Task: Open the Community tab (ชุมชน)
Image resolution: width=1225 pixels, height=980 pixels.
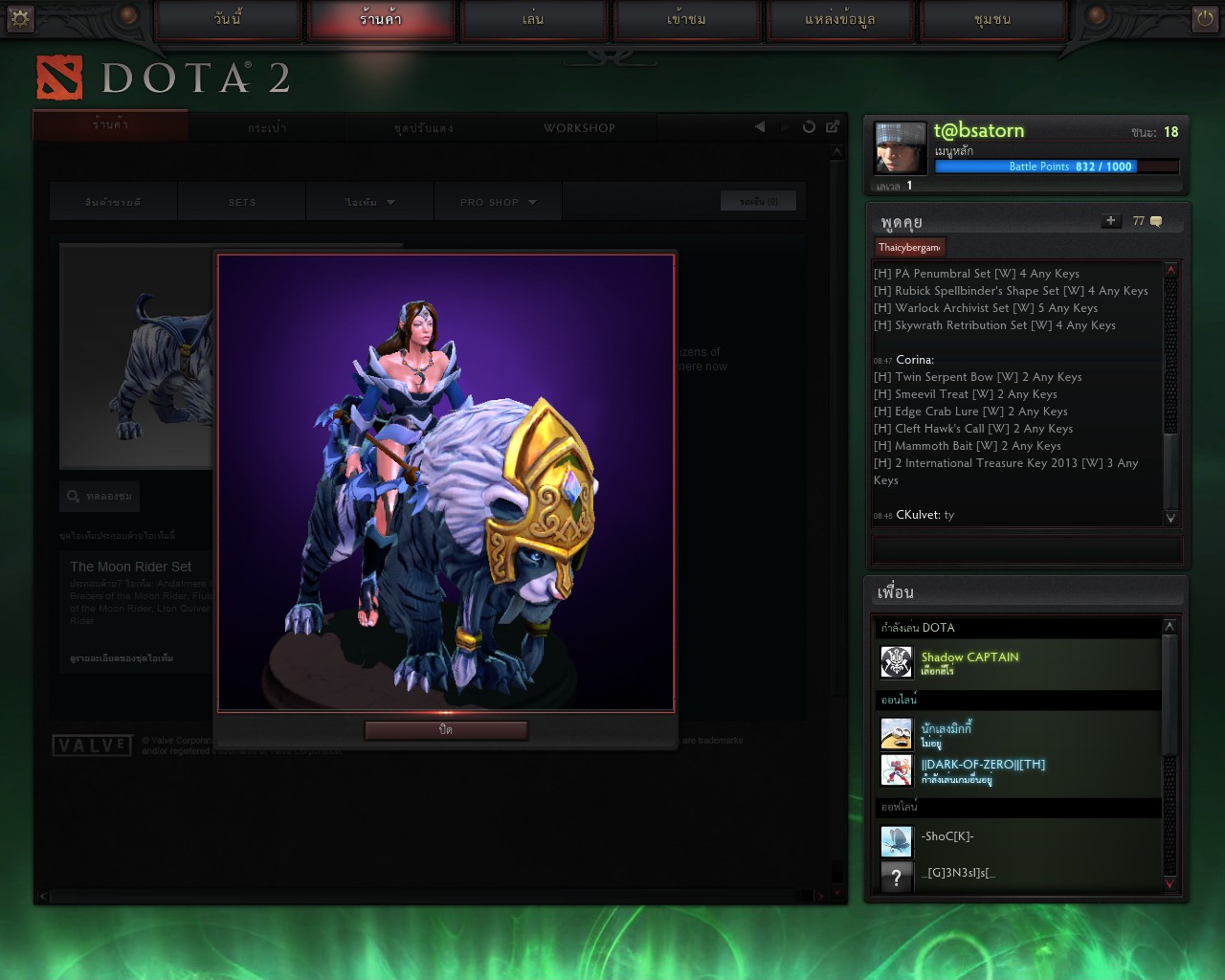Action: [x=992, y=19]
